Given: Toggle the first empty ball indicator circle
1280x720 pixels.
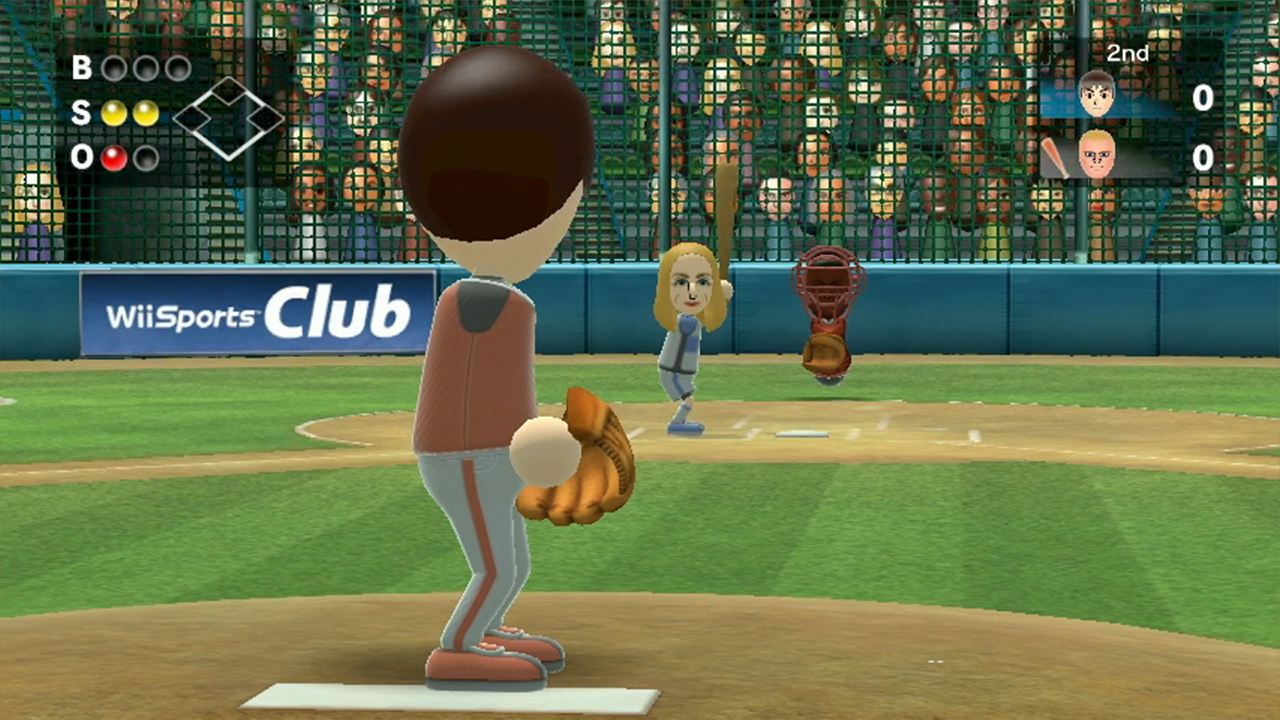Looking at the screenshot, I should click(x=116, y=68).
